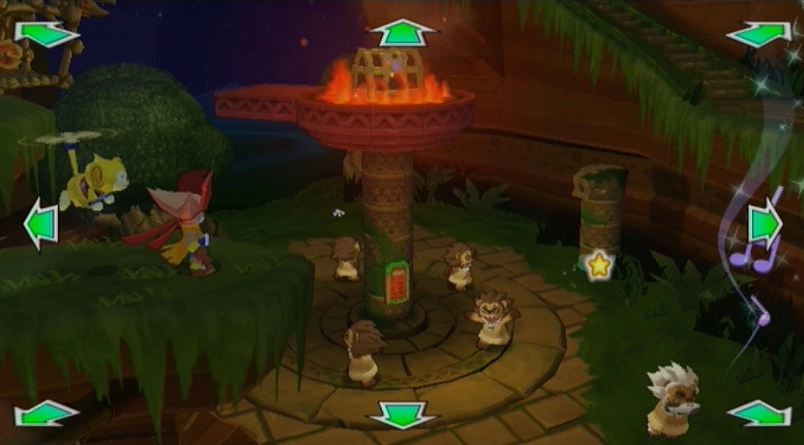This screenshot has width=804, height=445.
Task: Pan the view right with the mid-right arrow
Action: pyautogui.click(x=764, y=223)
